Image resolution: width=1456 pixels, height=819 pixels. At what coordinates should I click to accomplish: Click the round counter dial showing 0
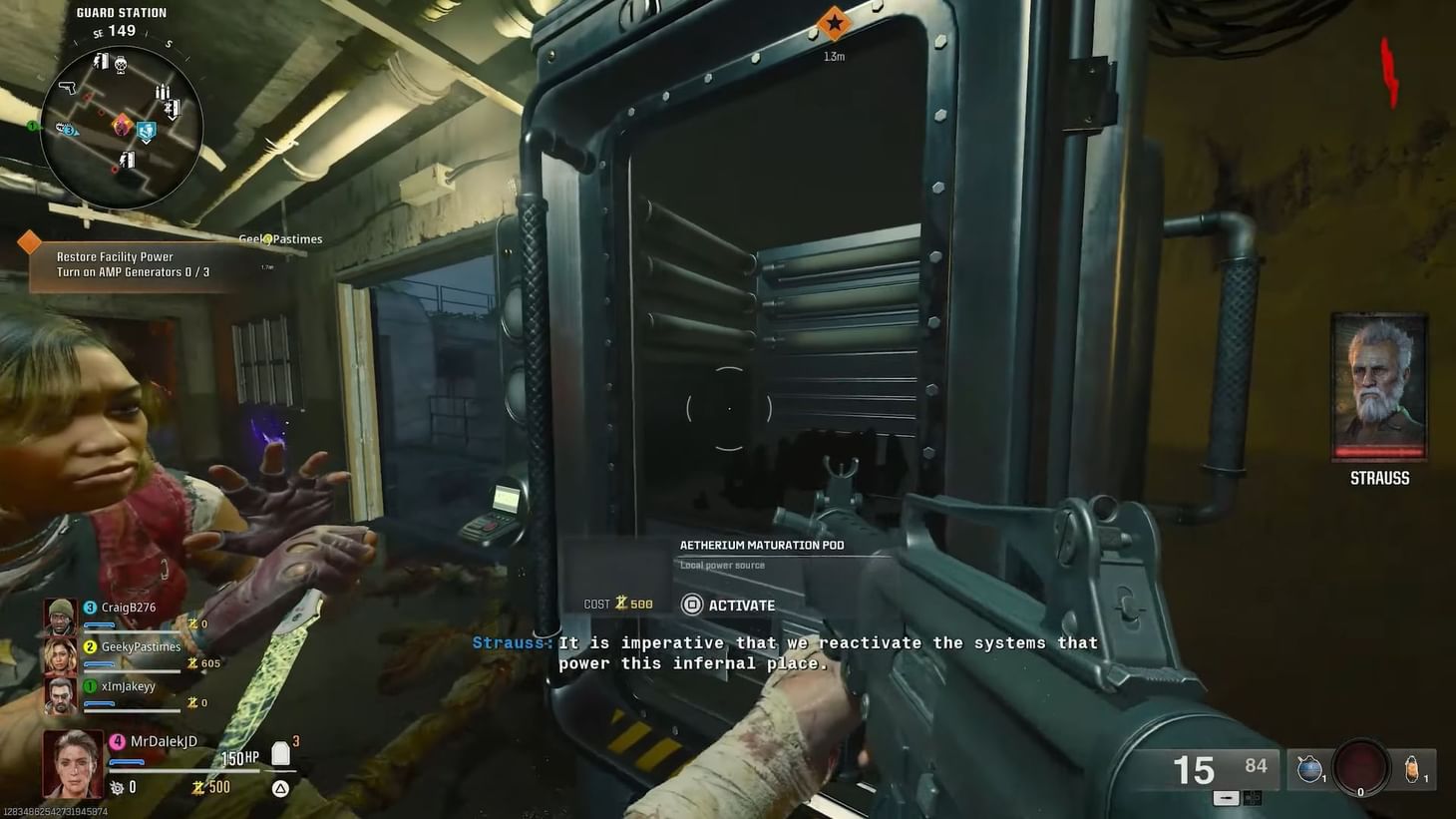click(x=1362, y=767)
